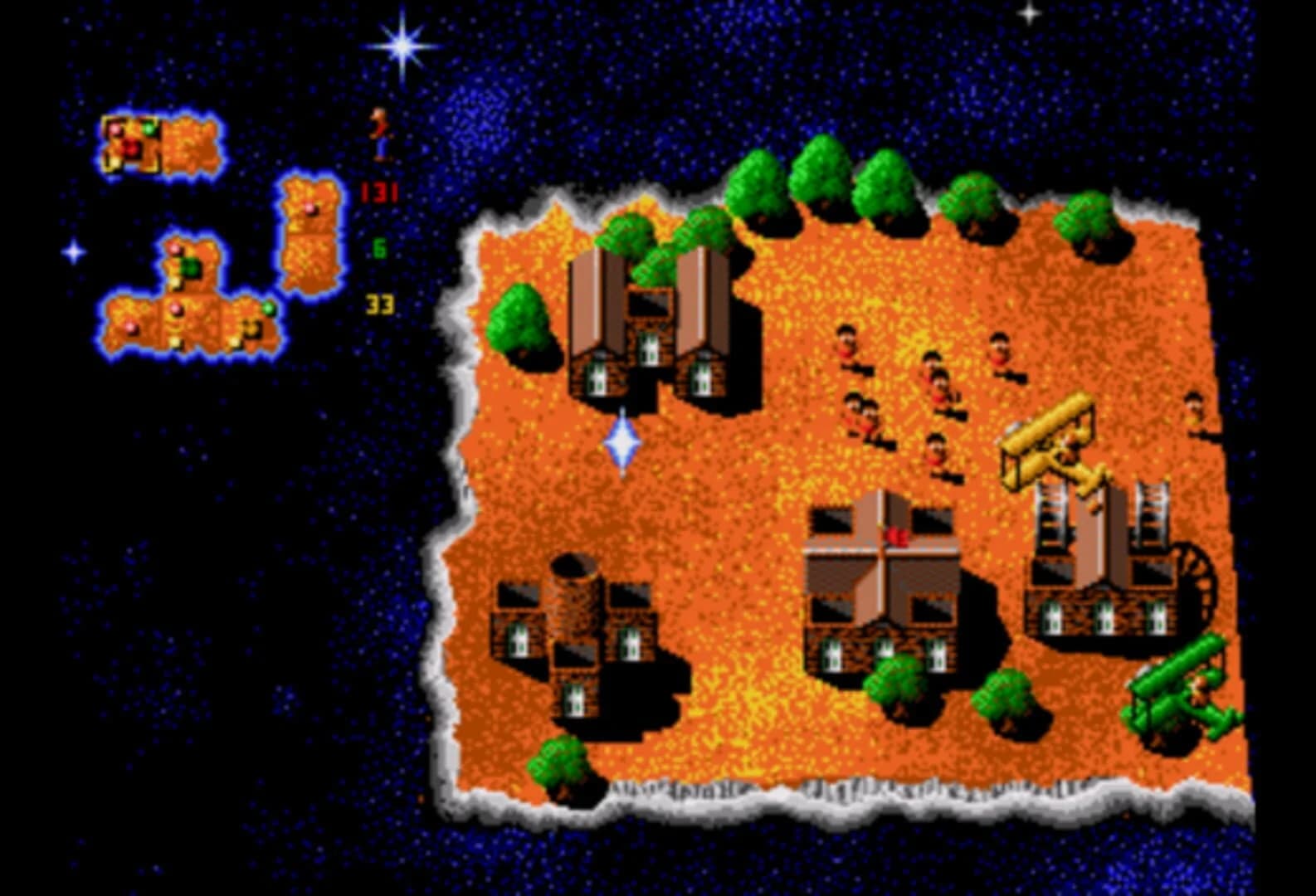1316x896 pixels.
Task: Select the yellow dot in the framed sector
Action: tap(114, 162)
